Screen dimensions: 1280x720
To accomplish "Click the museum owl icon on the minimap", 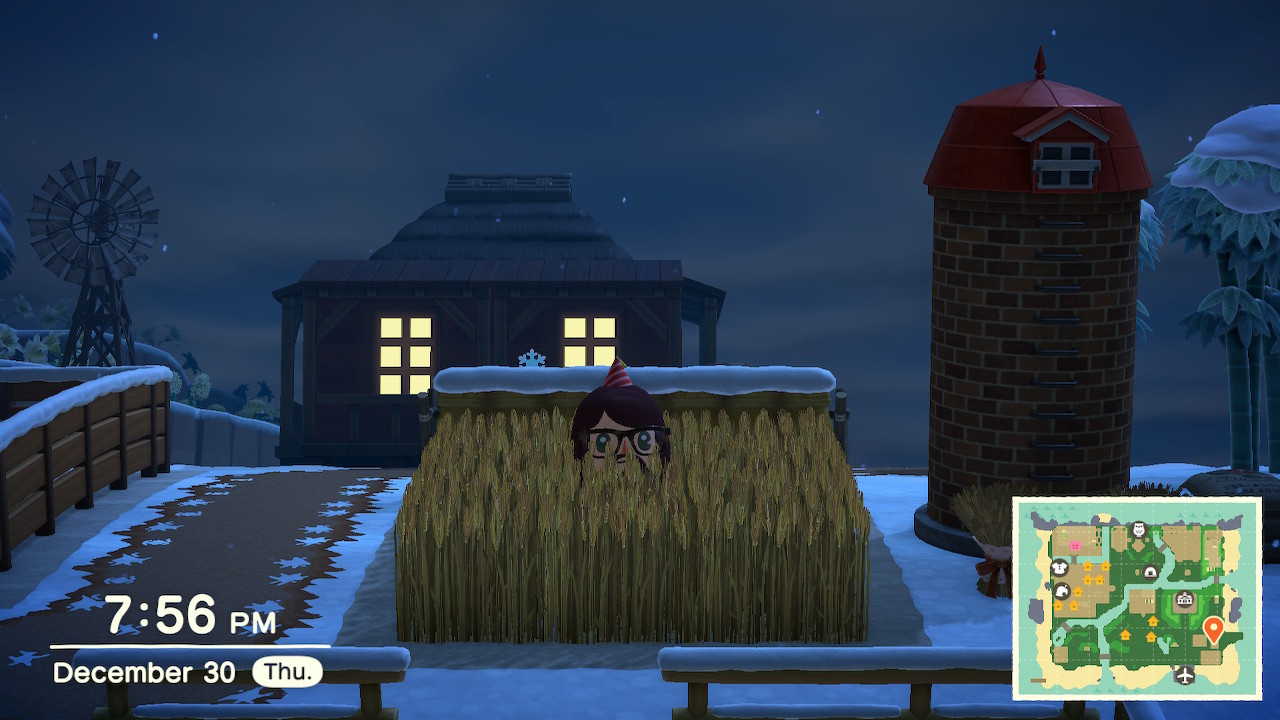I will pos(1138,529).
